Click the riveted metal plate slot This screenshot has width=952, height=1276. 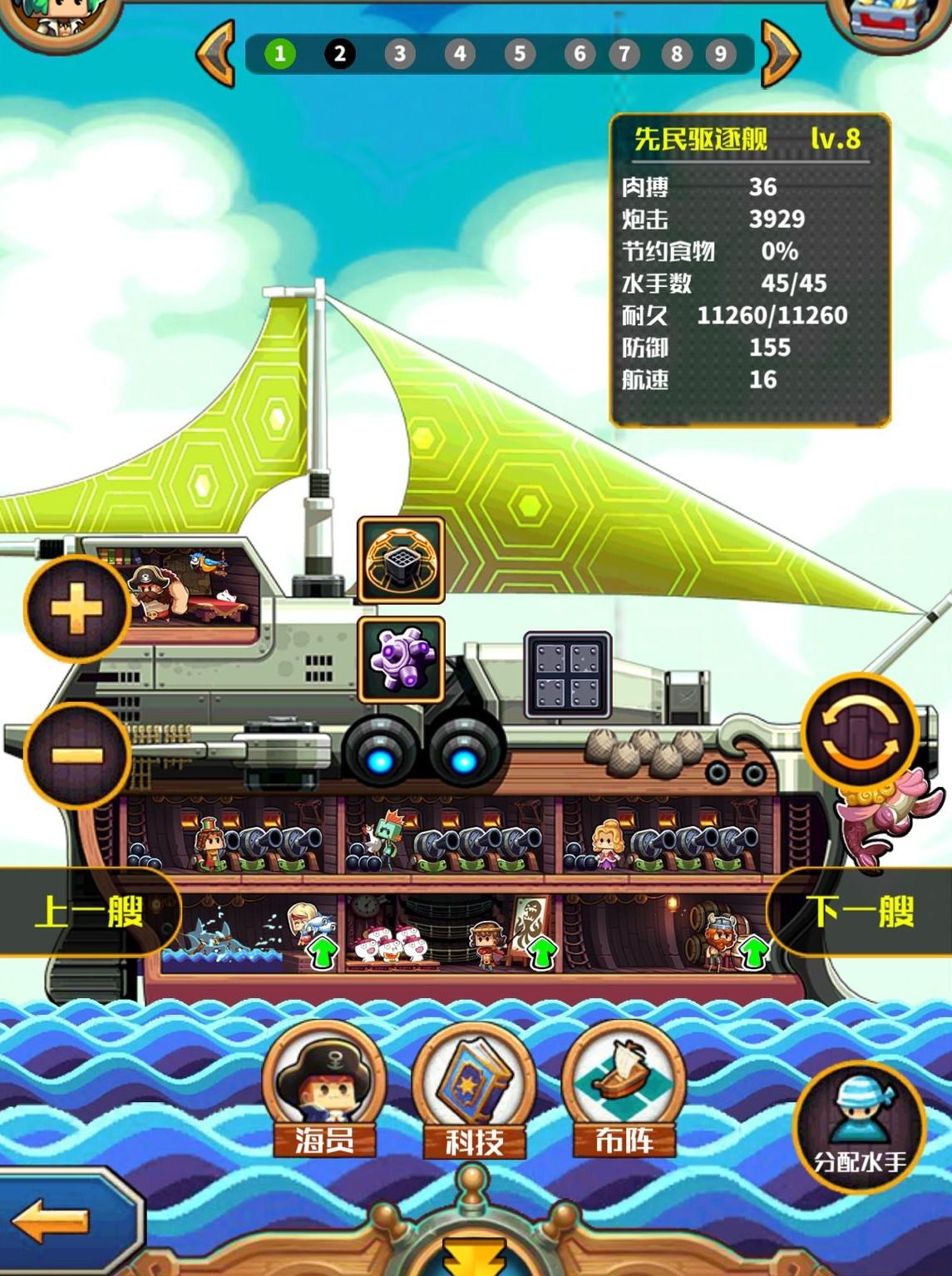(x=568, y=675)
